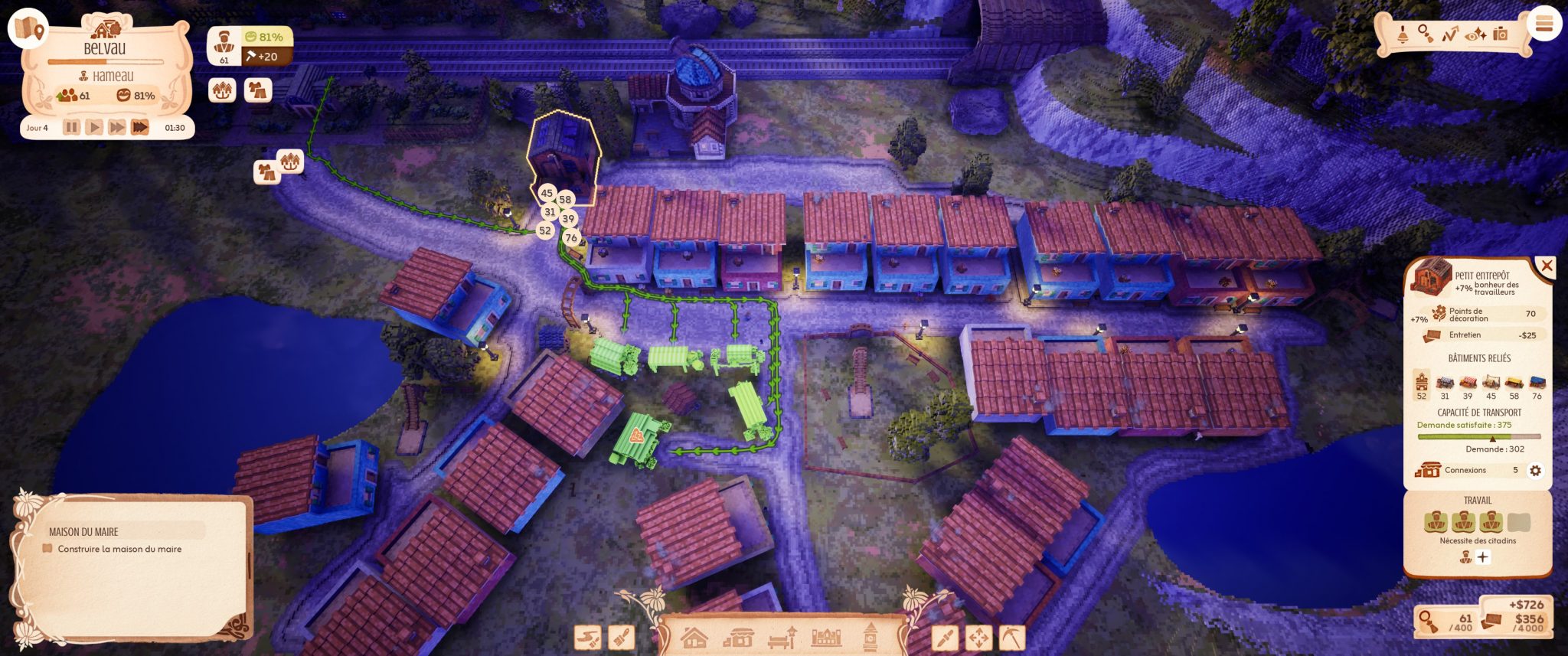Activate the pickaxe demolish tool
This screenshot has height=656, width=1568.
tap(1012, 638)
